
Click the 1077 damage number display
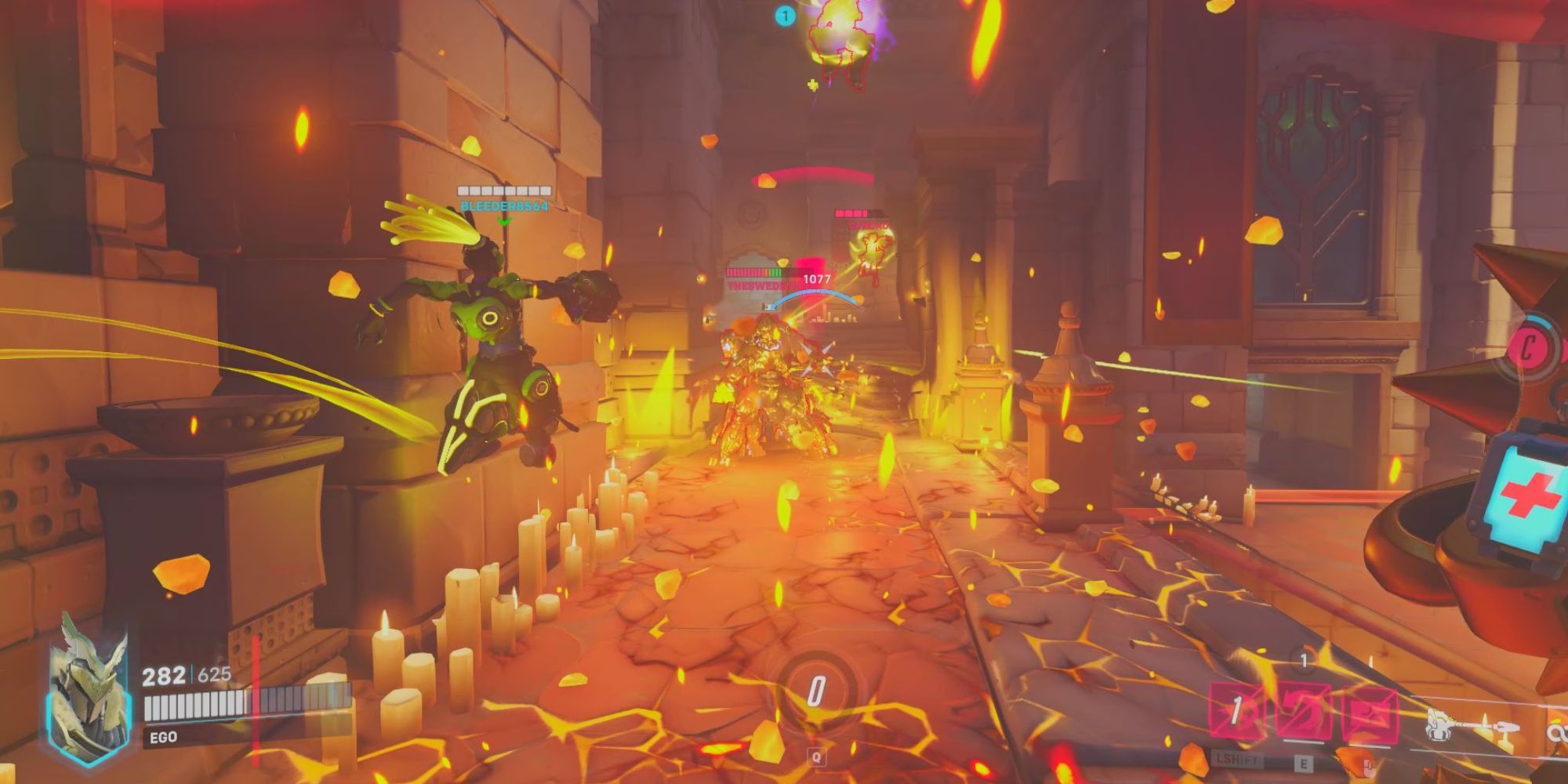pyautogui.click(x=817, y=278)
